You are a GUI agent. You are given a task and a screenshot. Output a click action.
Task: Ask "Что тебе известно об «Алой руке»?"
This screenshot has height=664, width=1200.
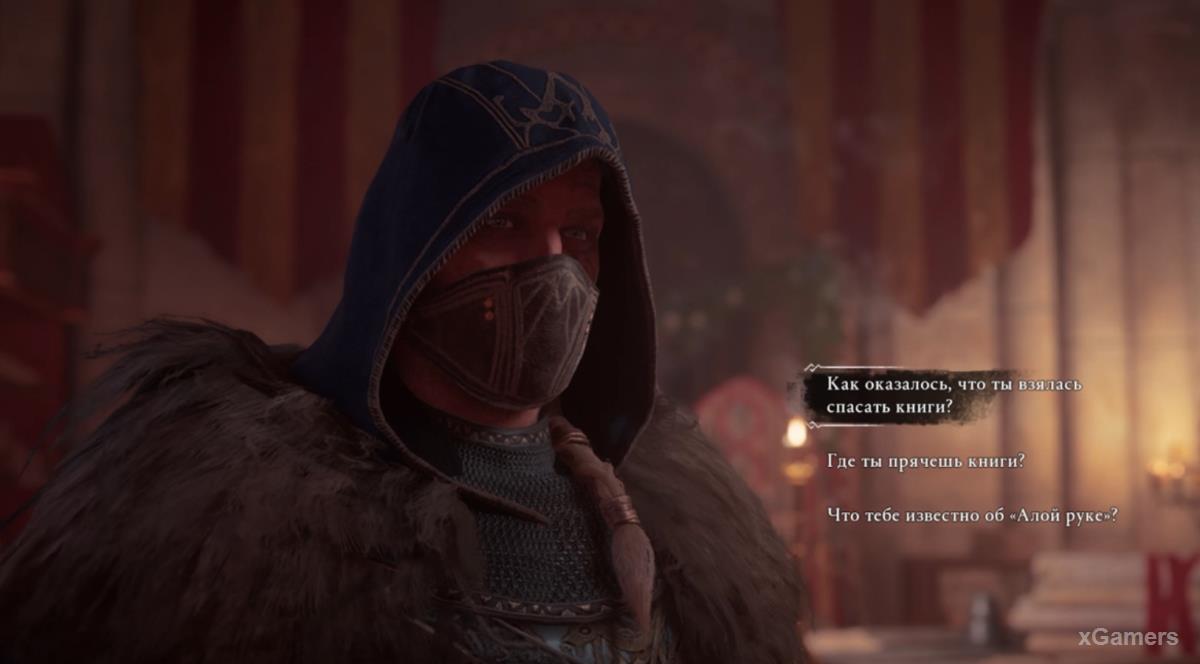tap(972, 515)
